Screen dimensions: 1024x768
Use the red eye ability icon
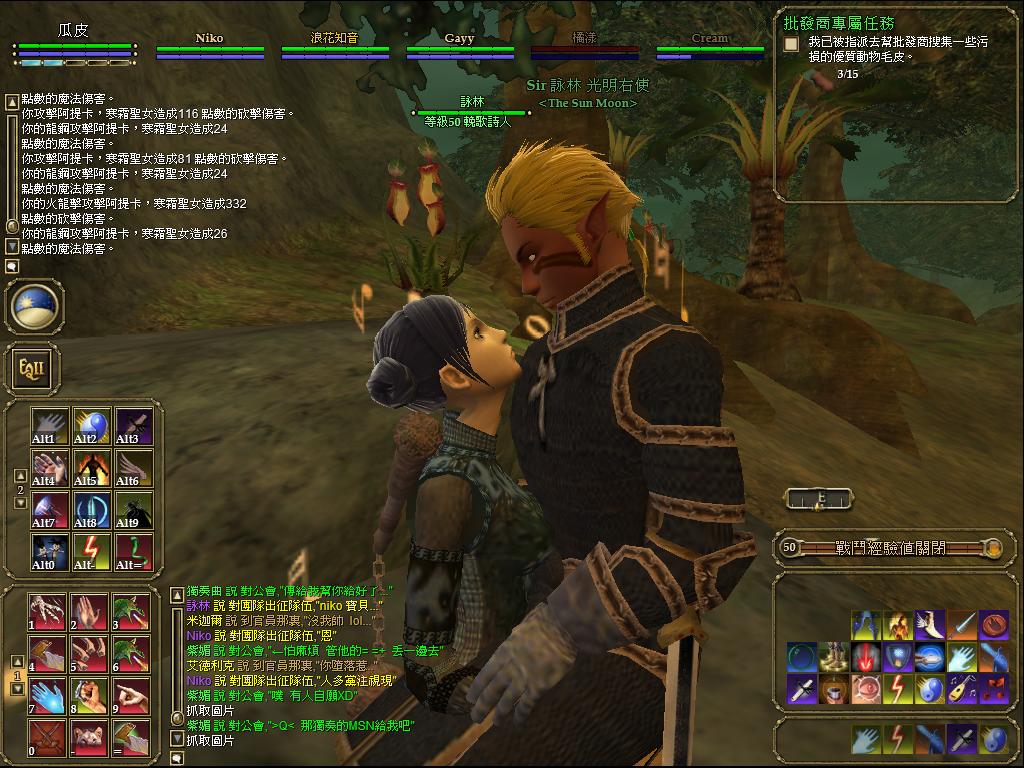[866, 689]
